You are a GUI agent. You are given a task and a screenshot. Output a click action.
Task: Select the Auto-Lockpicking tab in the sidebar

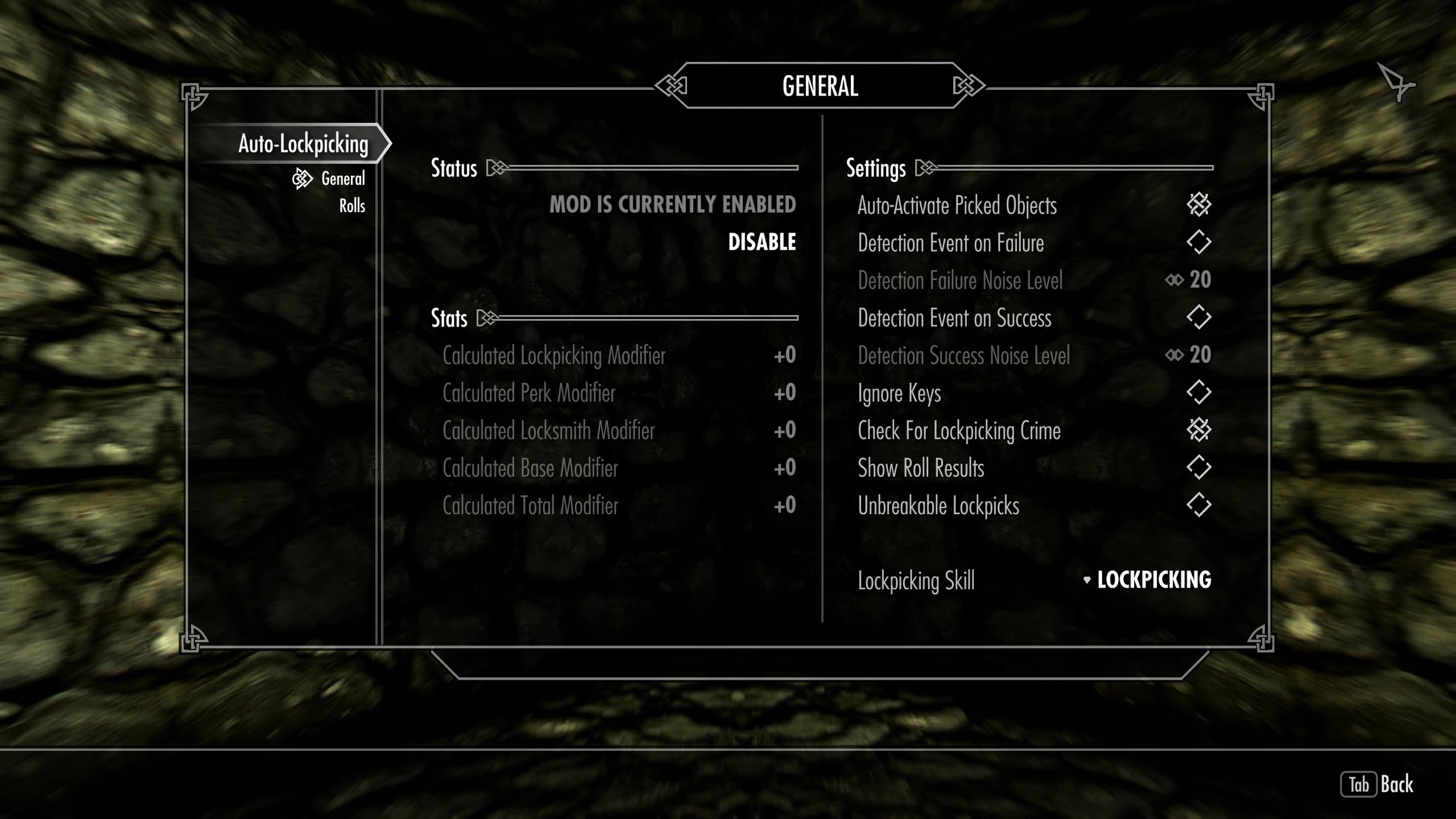(x=303, y=144)
